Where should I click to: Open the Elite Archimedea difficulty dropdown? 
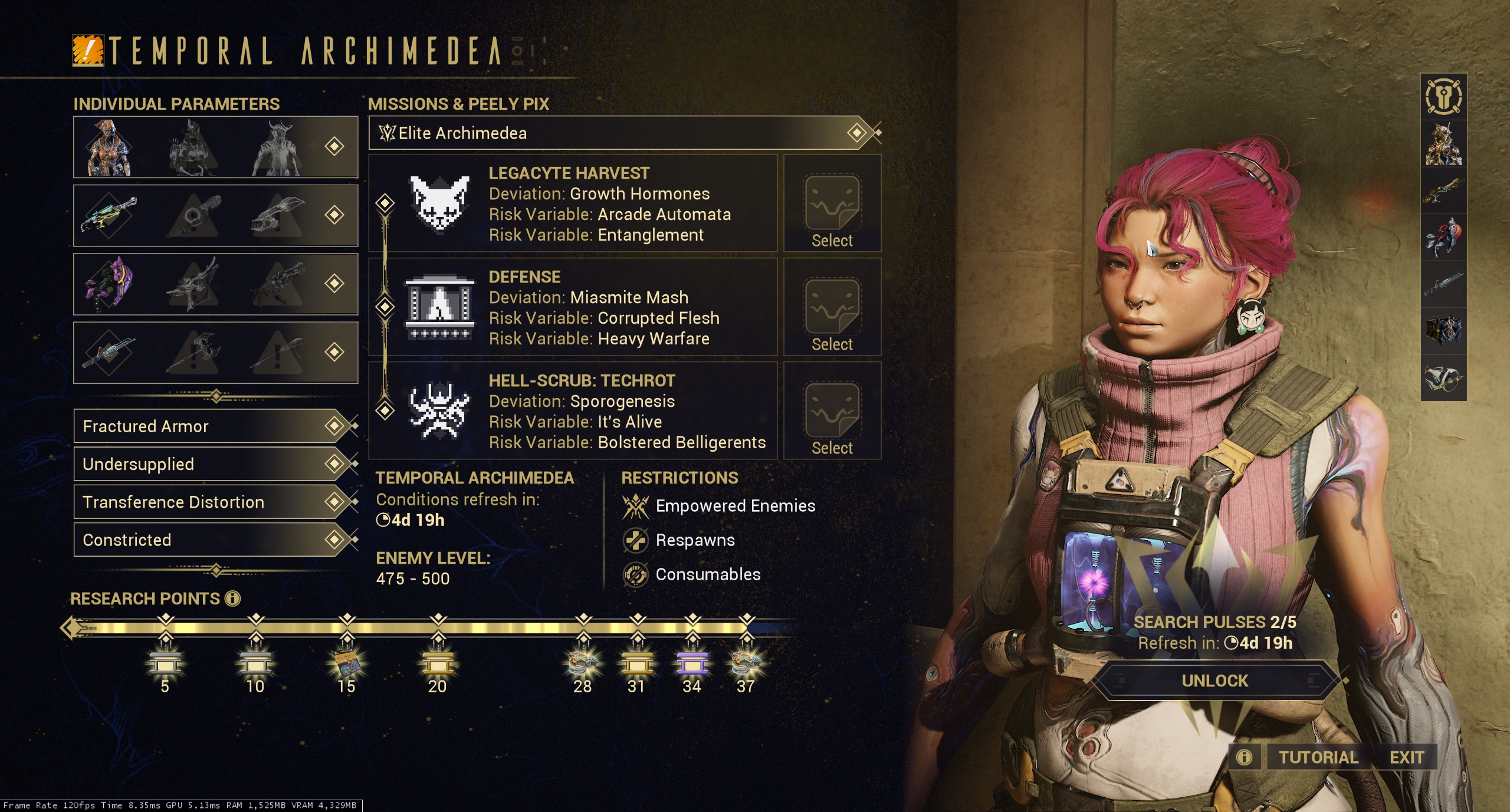coord(624,133)
